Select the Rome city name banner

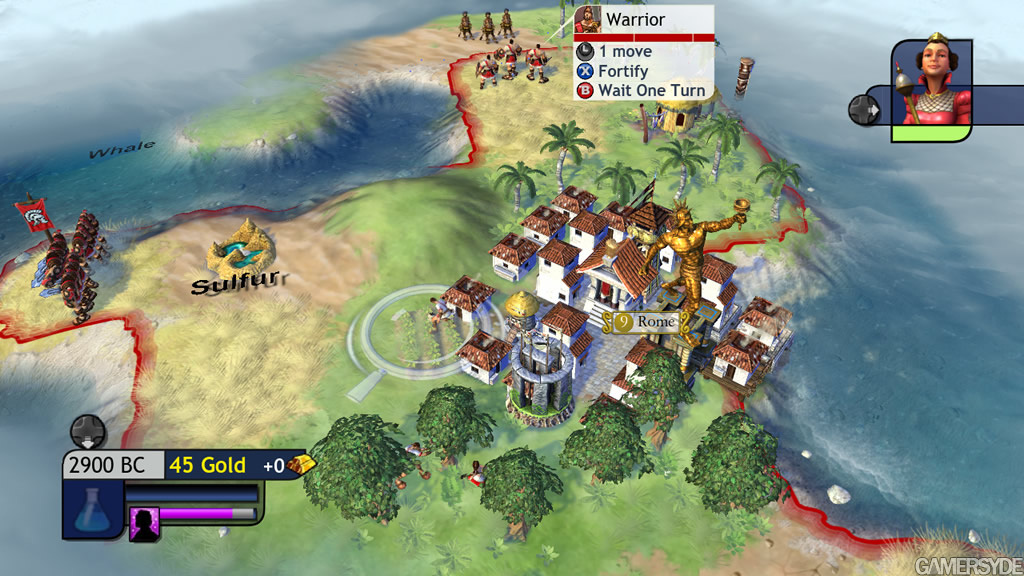(x=648, y=322)
